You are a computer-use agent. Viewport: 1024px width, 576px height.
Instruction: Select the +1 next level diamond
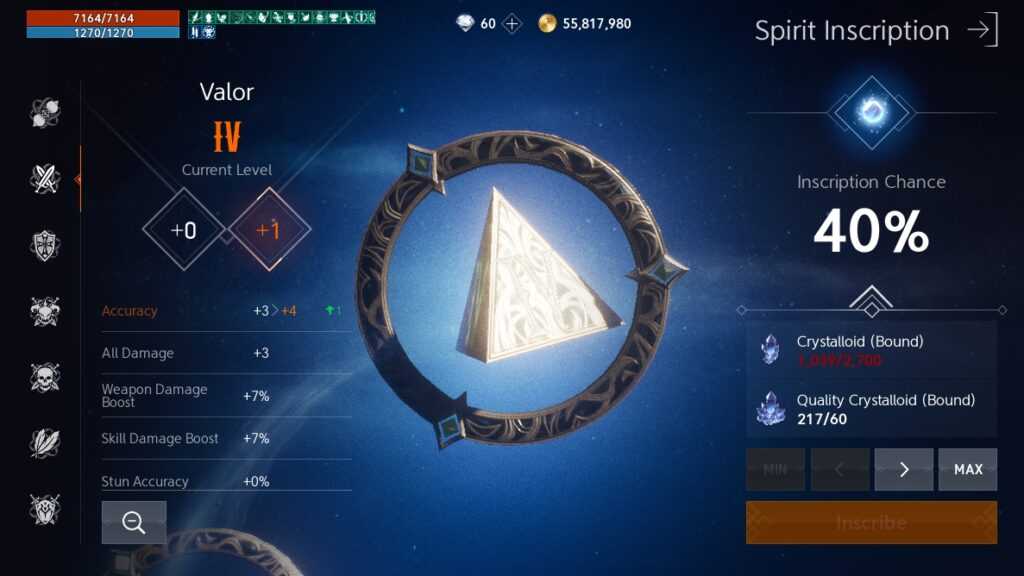tap(269, 230)
